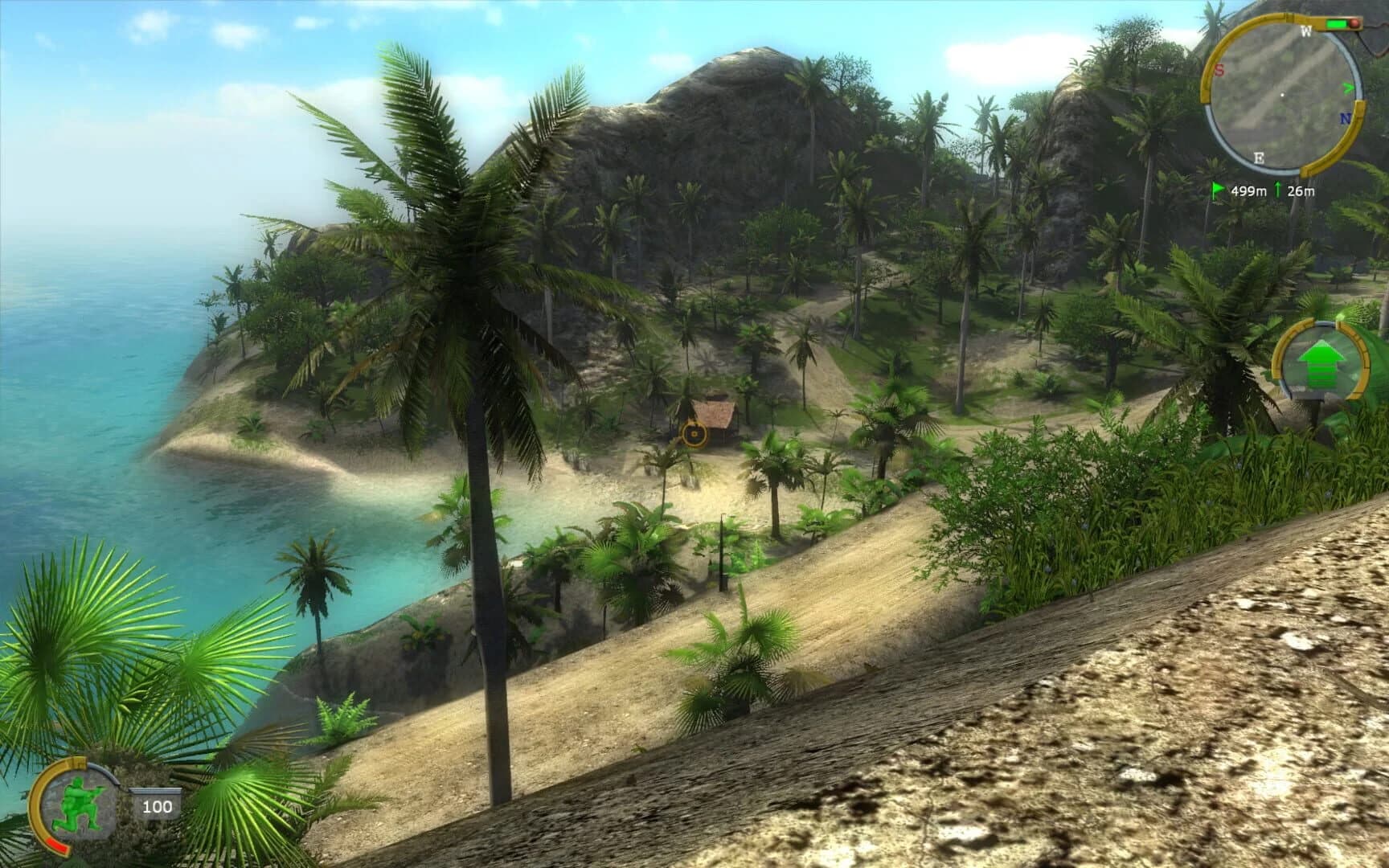Toggle the green status bar near the minimap
The width and height of the screenshot is (1389, 868).
[x=1336, y=24]
